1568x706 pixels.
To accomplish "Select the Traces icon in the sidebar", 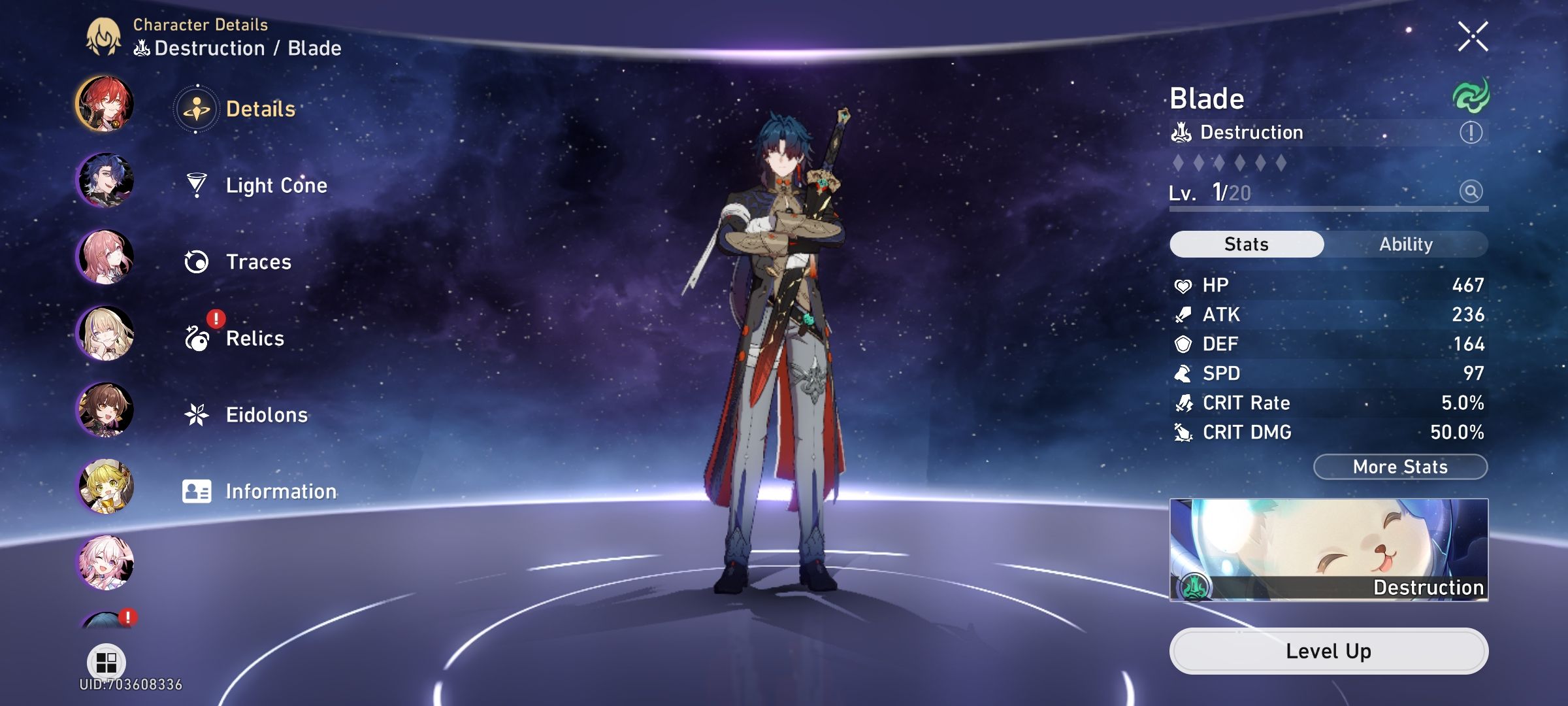I will coord(195,261).
